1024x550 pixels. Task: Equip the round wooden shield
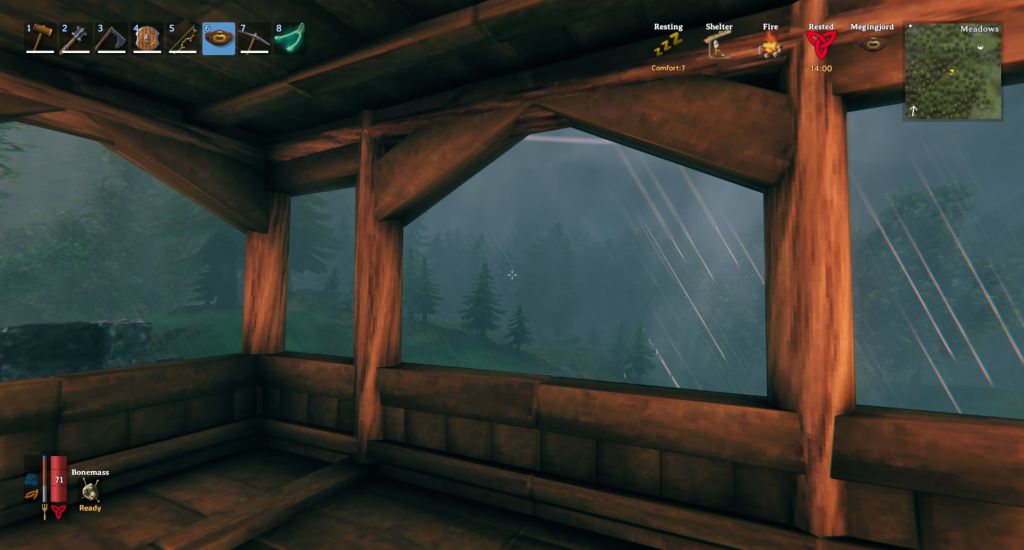coord(147,38)
